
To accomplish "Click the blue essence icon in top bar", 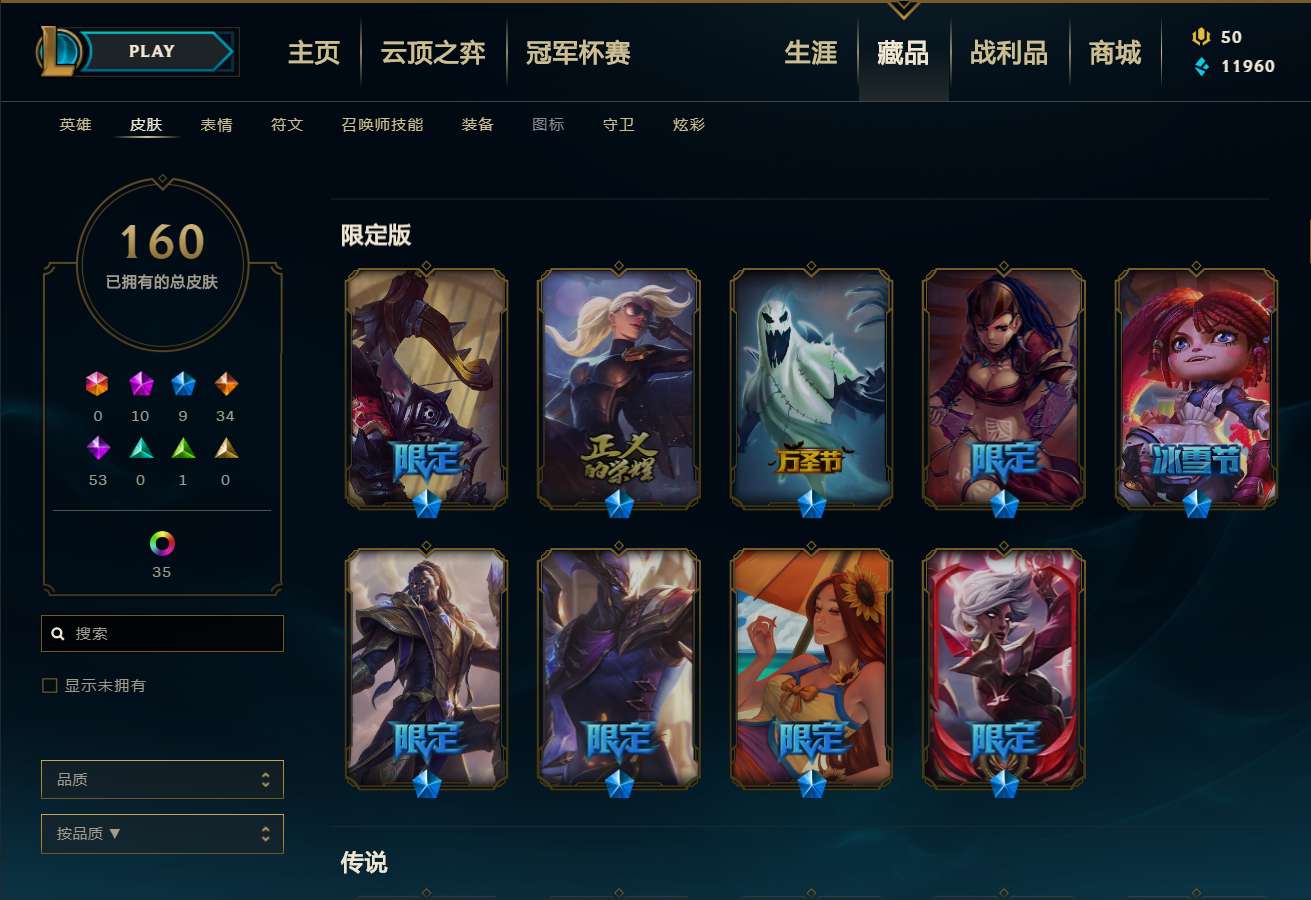I will 1199,66.
